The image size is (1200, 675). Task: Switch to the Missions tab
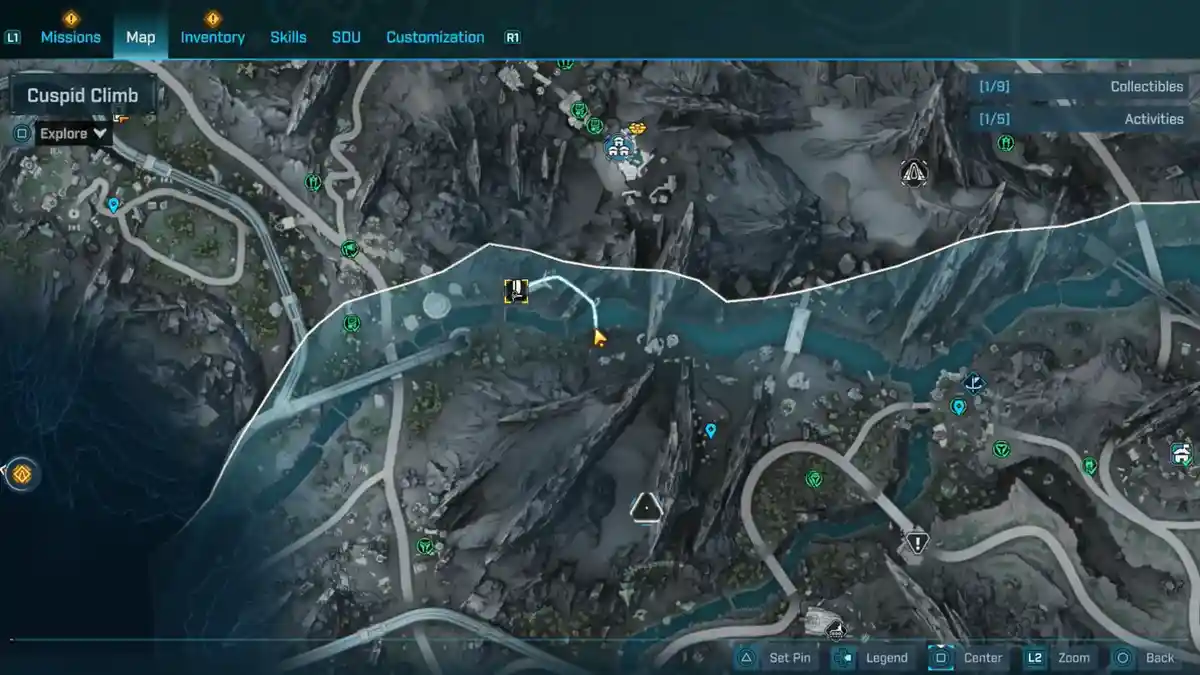click(70, 37)
